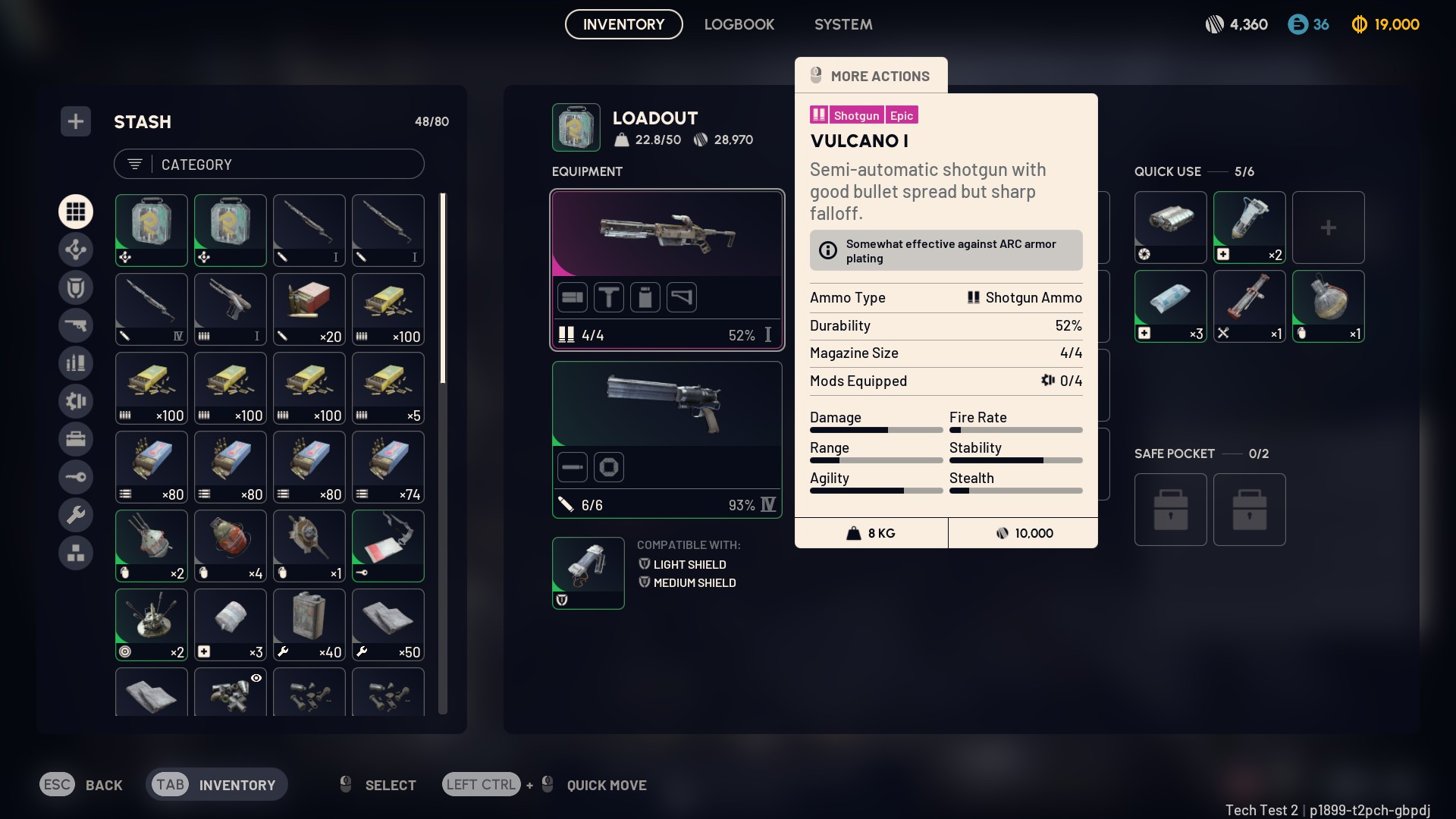Show all items with the grid filter
1456x819 pixels.
click(76, 212)
